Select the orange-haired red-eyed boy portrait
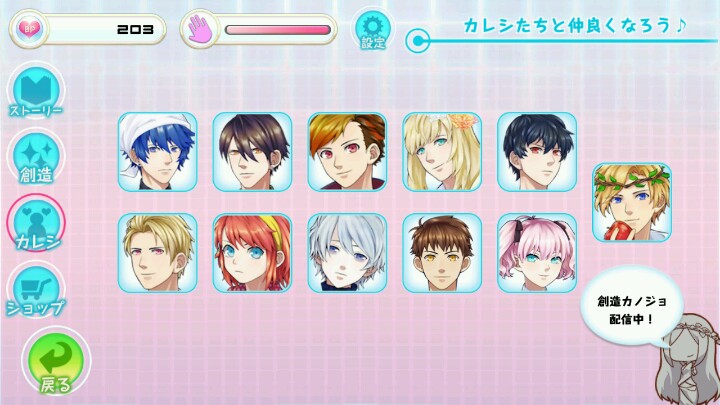 (x=347, y=152)
